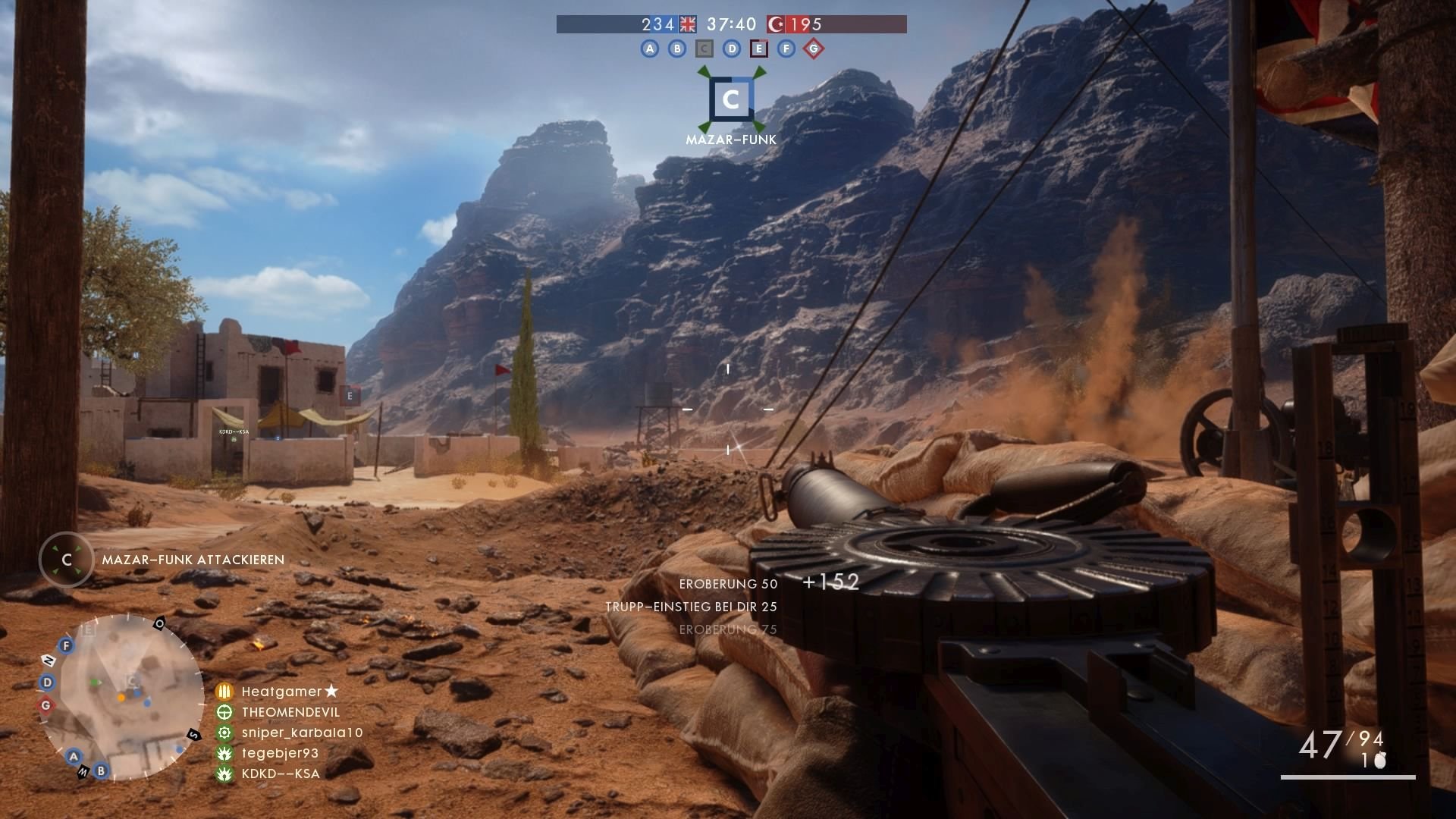Image resolution: width=1456 pixels, height=819 pixels.
Task: Click the assault icon next to tegebjer93
Action: point(224,752)
